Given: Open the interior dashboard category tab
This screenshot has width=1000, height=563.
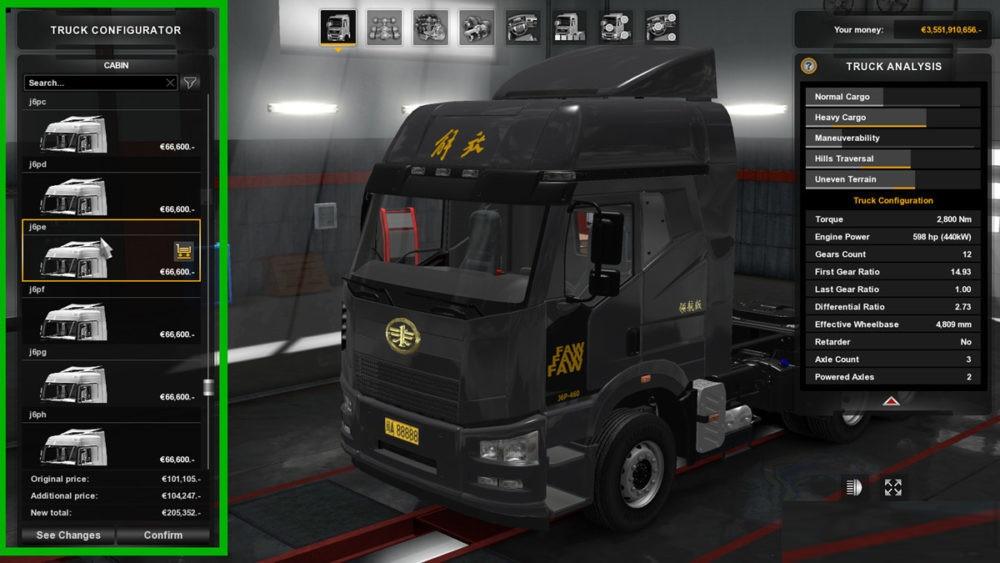Looking at the screenshot, I should (x=523, y=27).
